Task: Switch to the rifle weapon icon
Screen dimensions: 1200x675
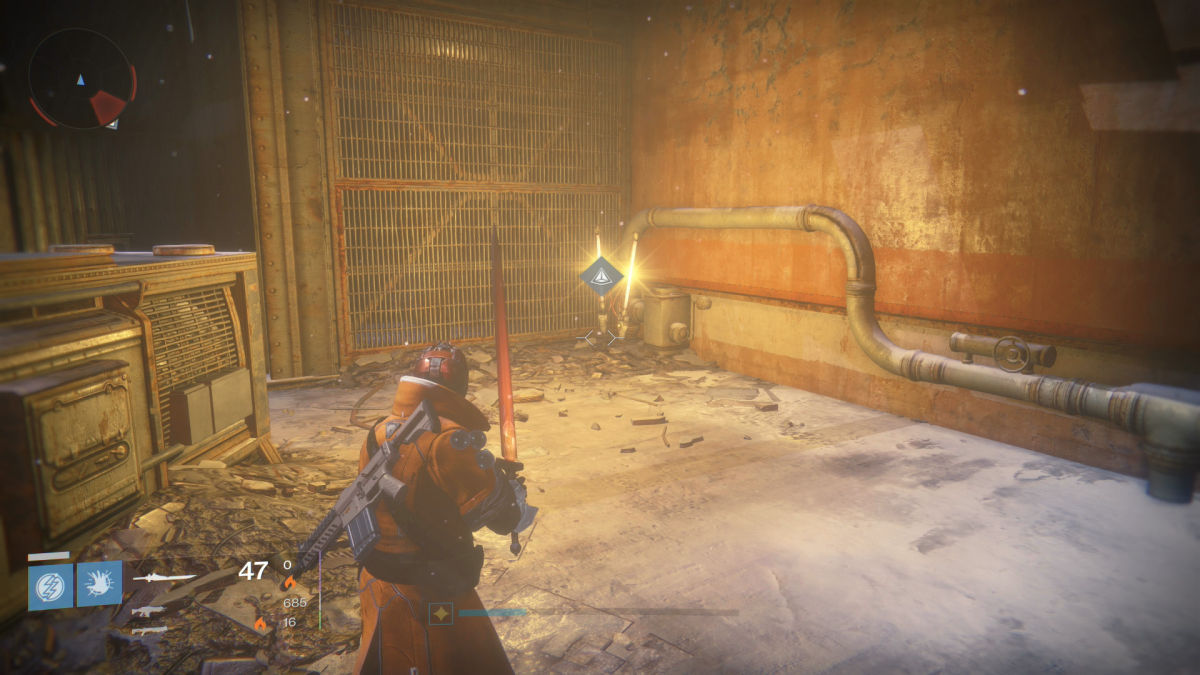Action: [x=147, y=610]
